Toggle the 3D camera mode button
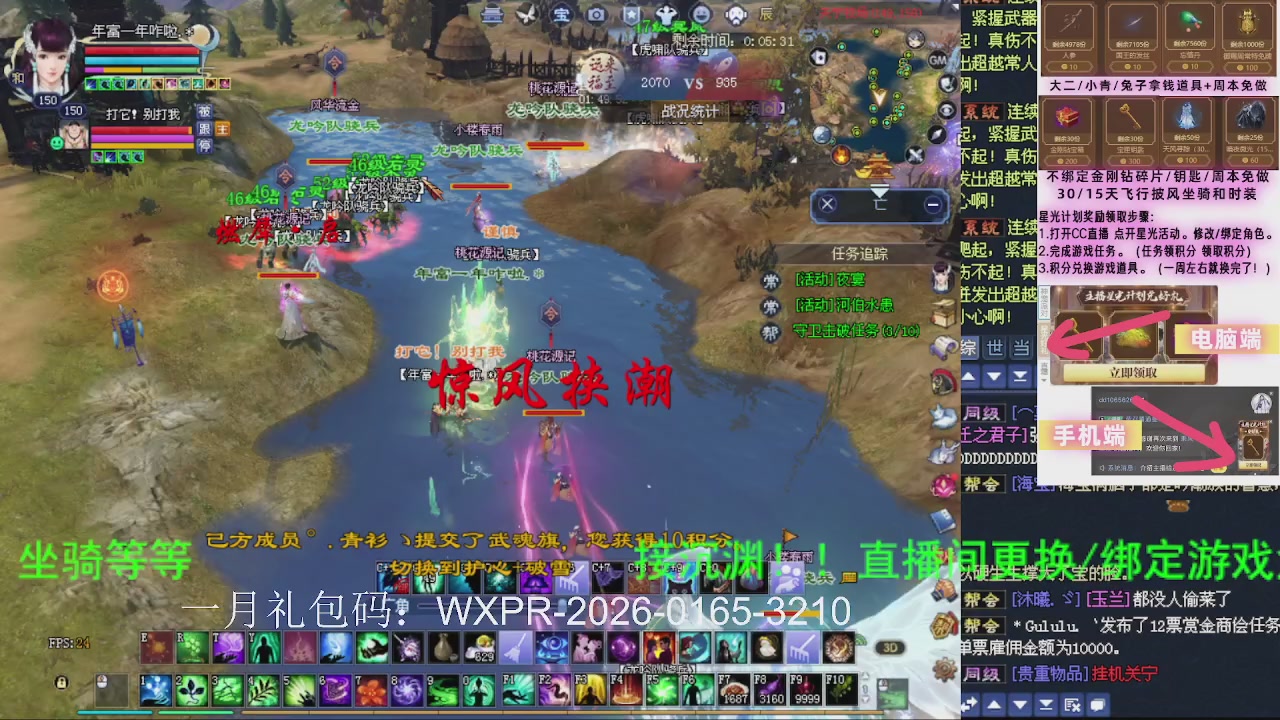The image size is (1280, 720). tap(890, 647)
